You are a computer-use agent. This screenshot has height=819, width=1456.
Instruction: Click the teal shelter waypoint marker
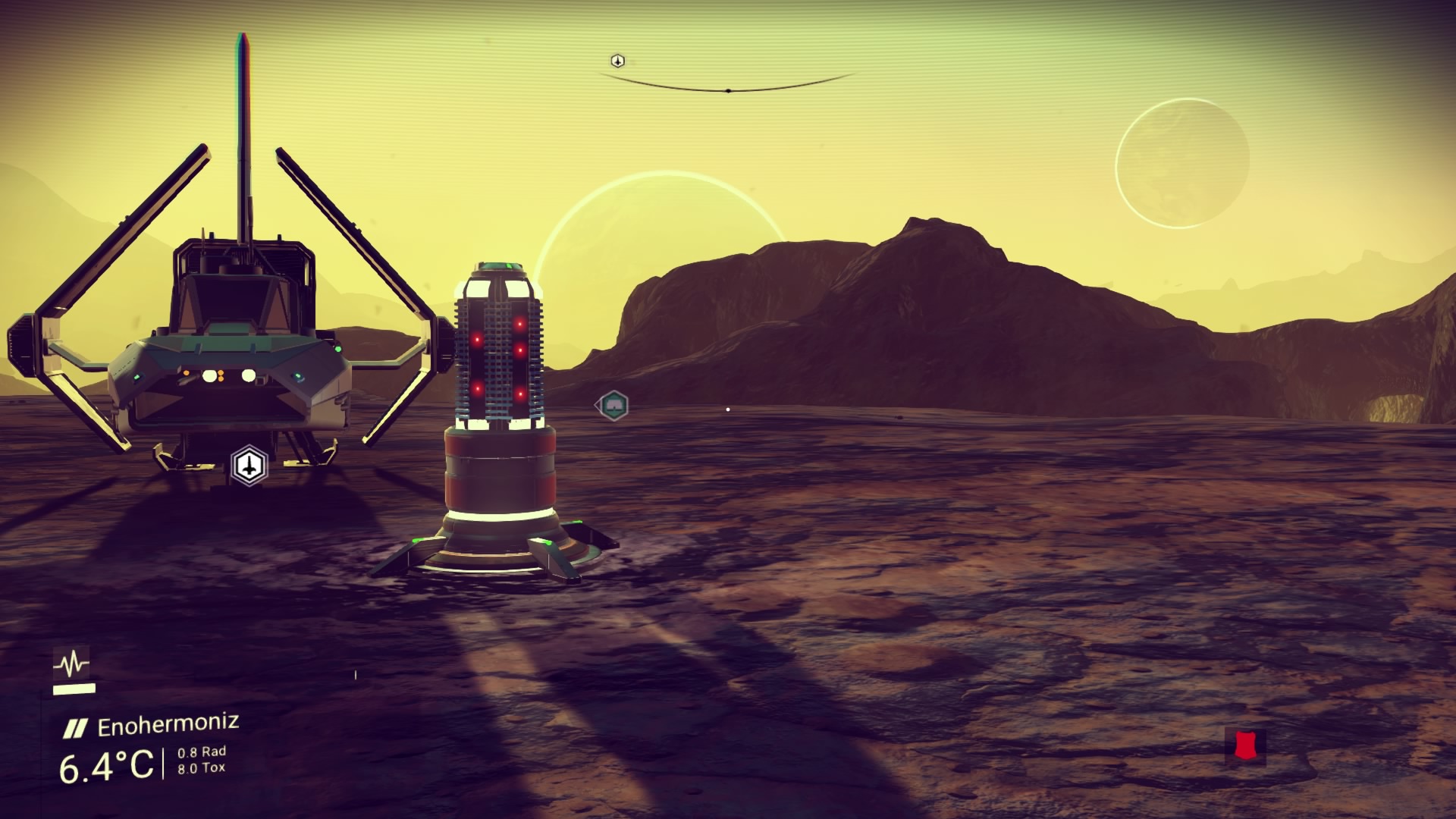pos(613,406)
